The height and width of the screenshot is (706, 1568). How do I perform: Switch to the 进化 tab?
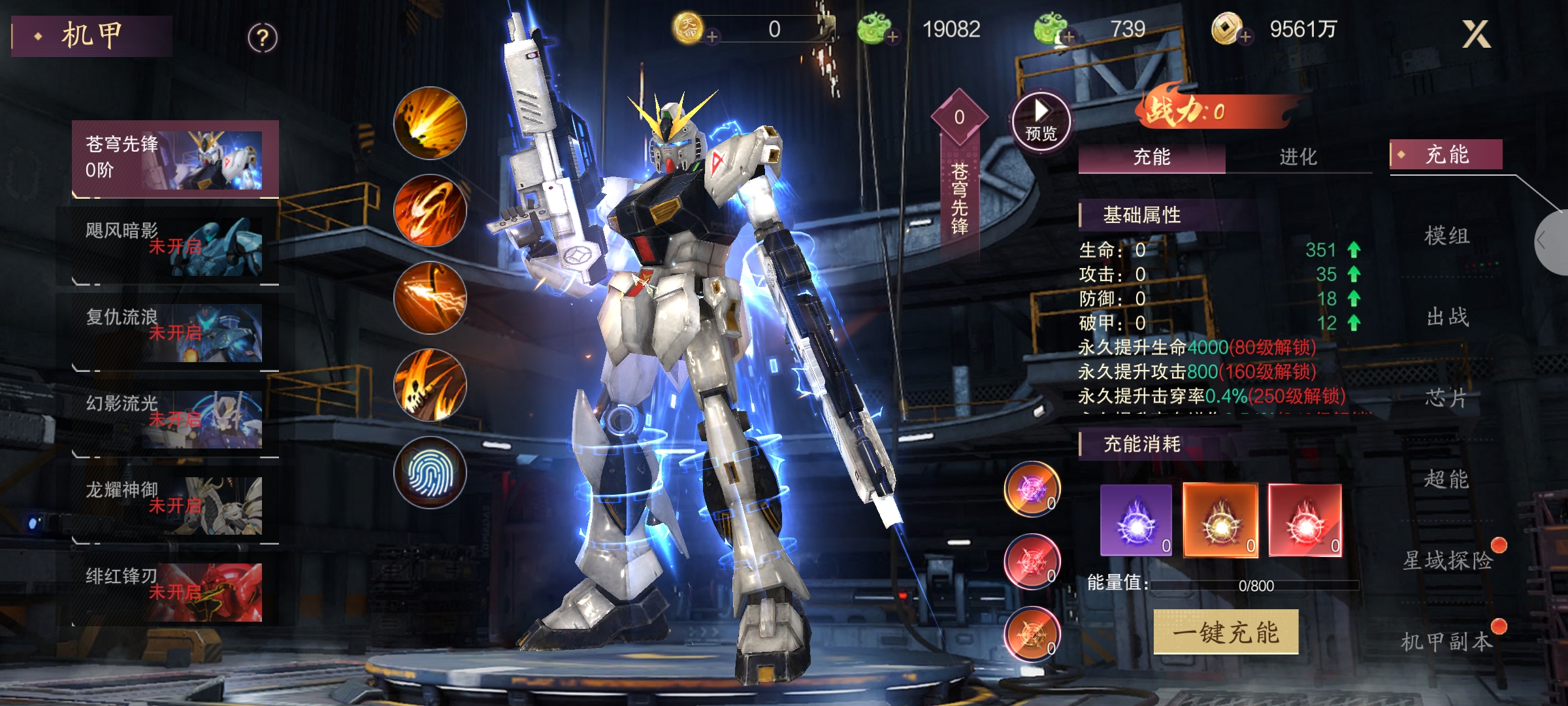[x=1298, y=157]
